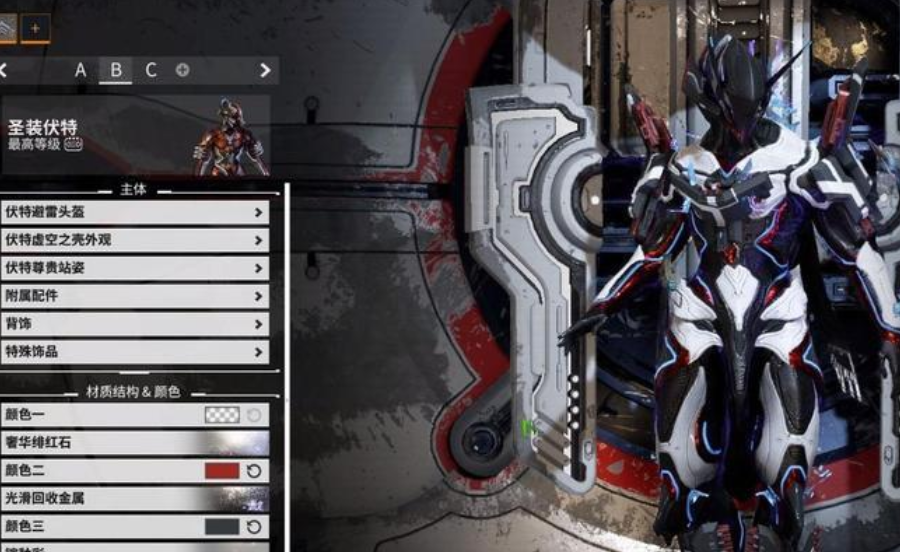Add a new config slot with the circled plus
Viewport: 900px width, 552px height.
coord(182,70)
